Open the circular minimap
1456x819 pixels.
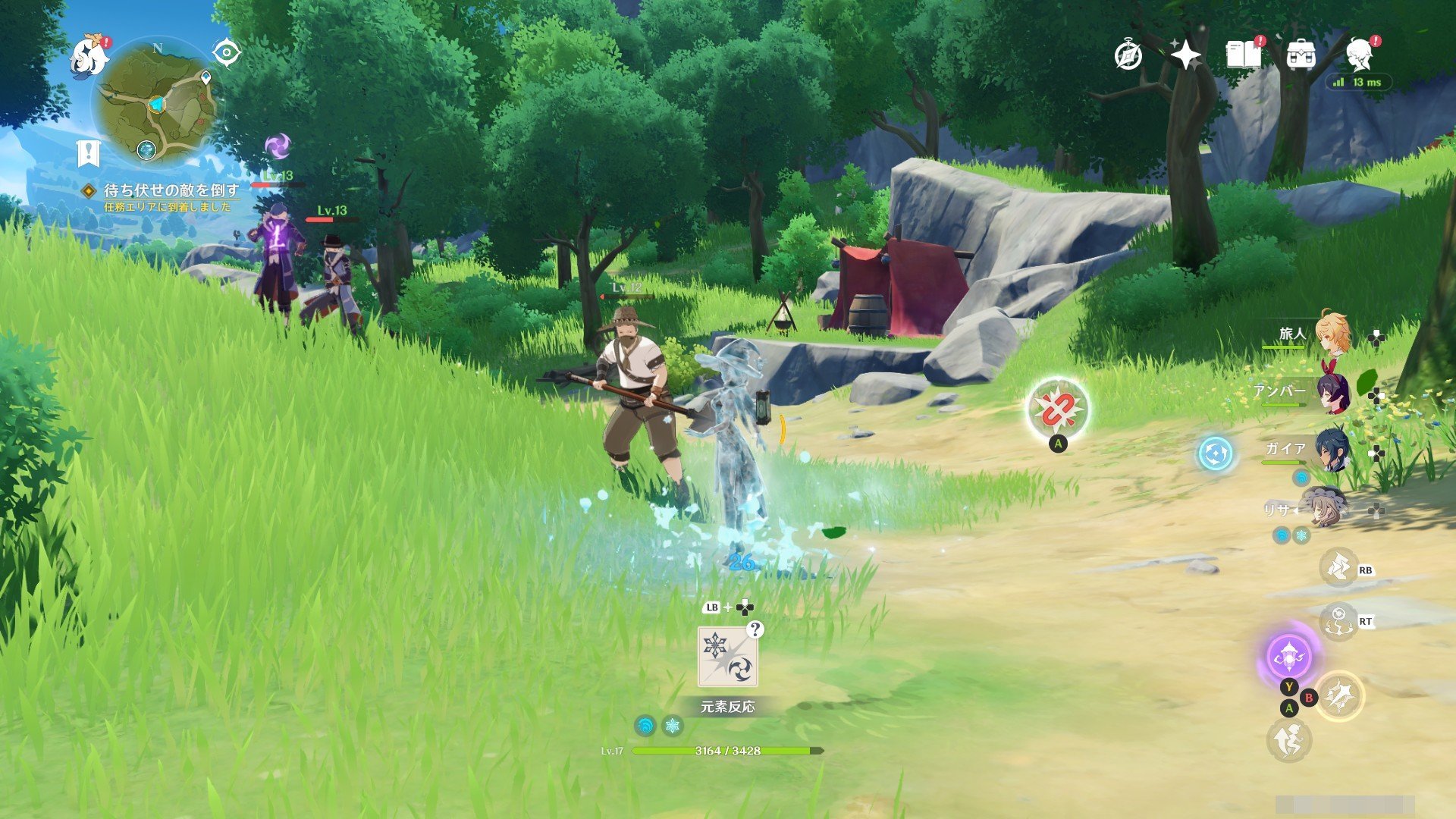point(157,102)
